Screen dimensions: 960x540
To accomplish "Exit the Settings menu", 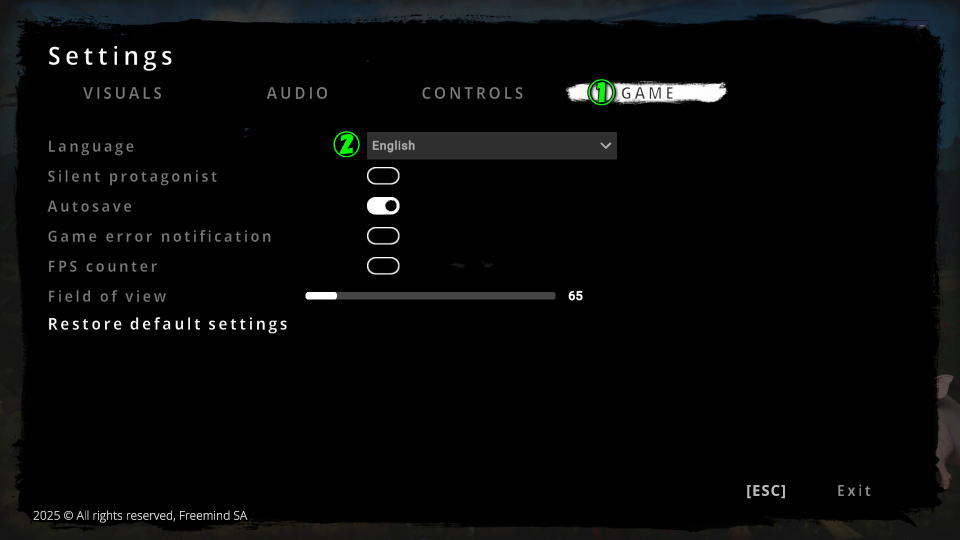I will 854,491.
